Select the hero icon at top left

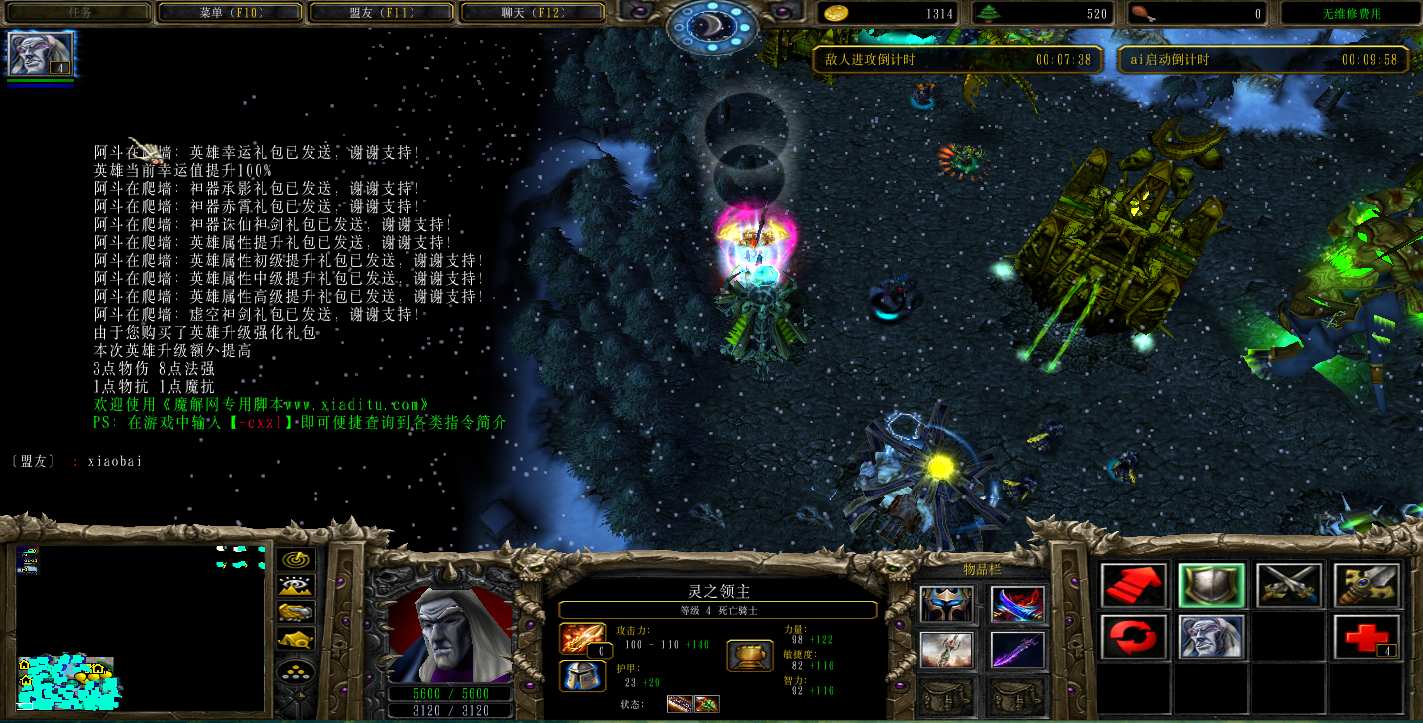click(41, 54)
